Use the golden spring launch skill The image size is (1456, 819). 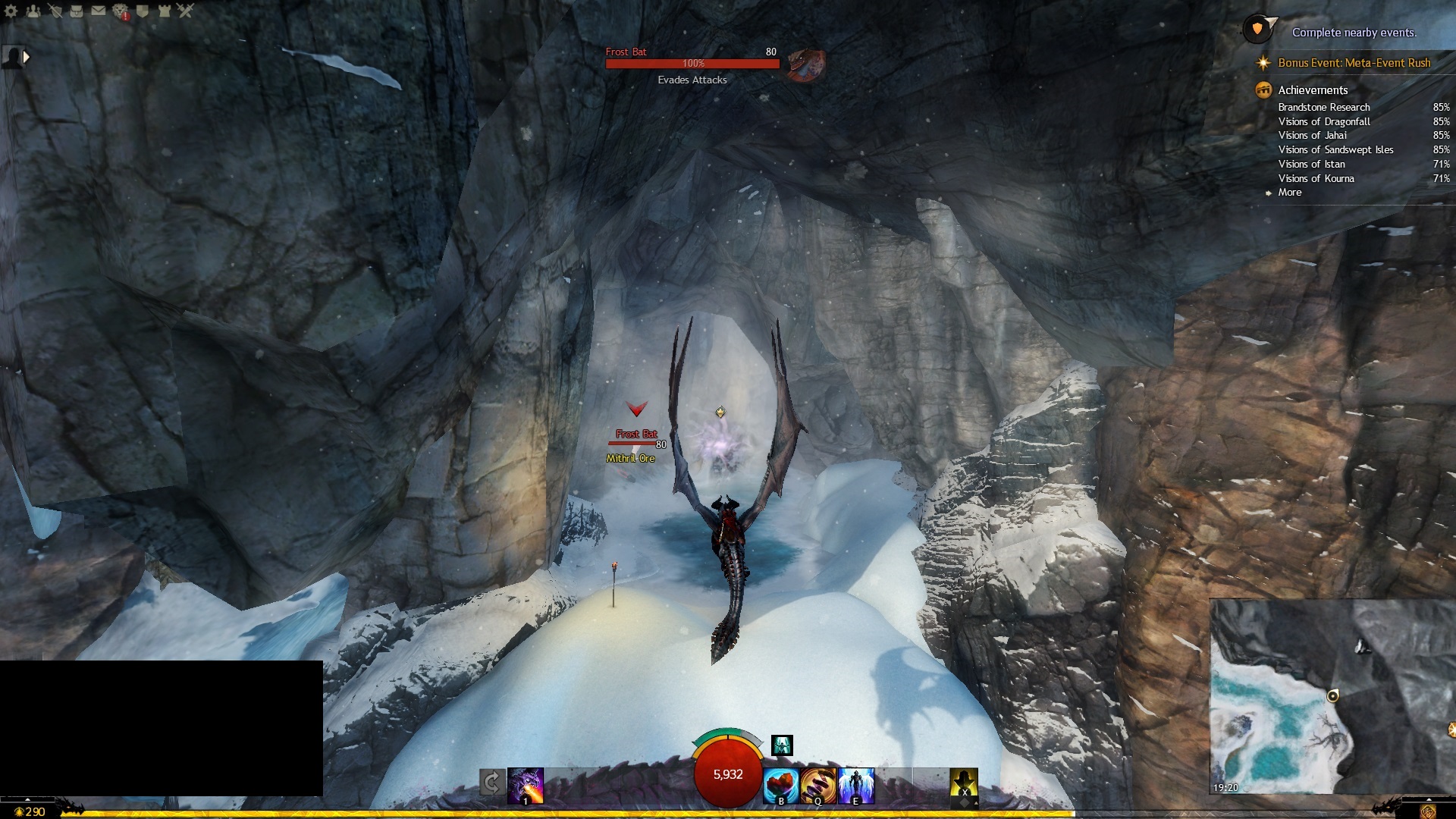[x=818, y=786]
